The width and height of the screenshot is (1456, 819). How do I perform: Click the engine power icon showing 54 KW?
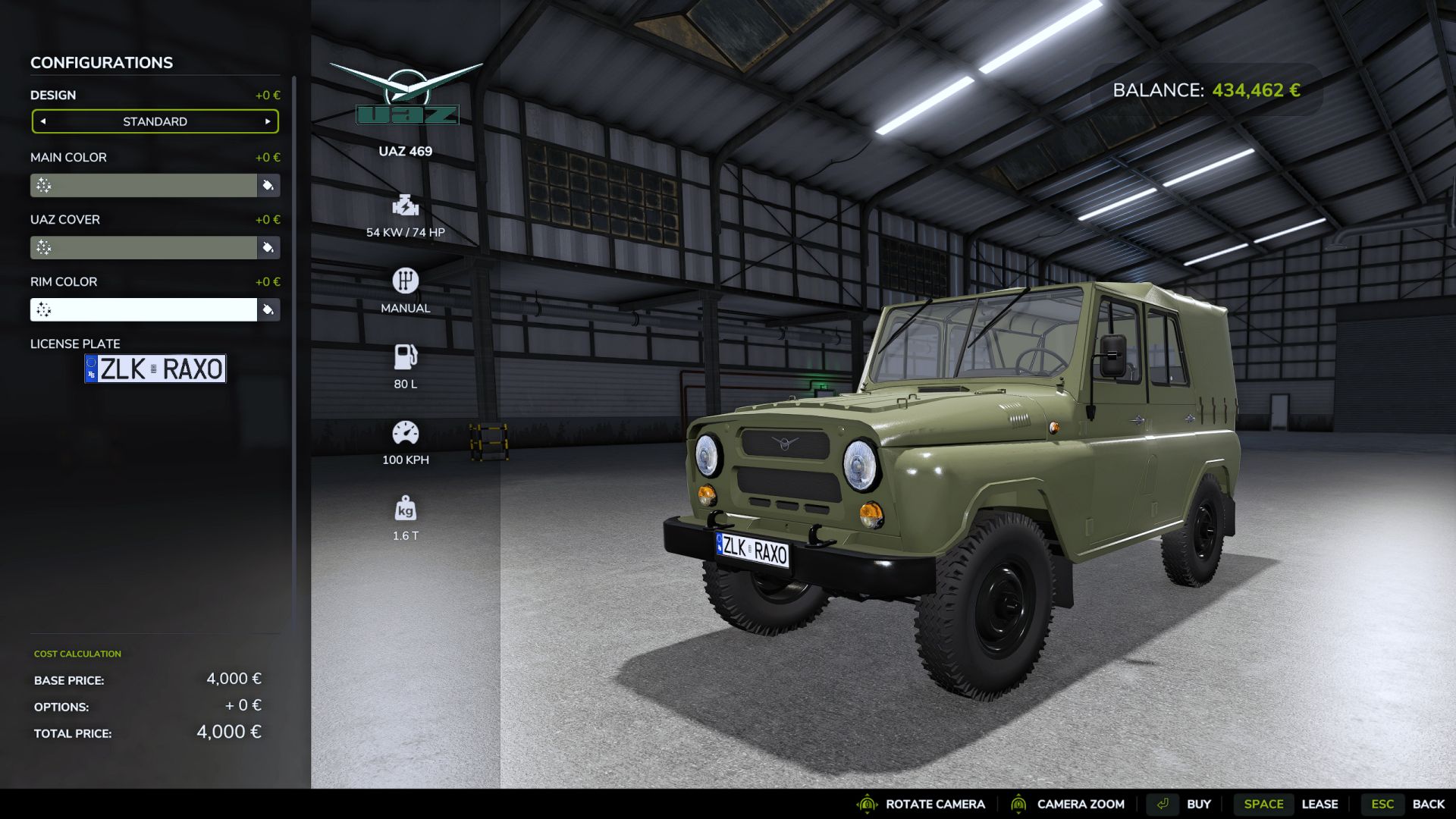click(405, 206)
